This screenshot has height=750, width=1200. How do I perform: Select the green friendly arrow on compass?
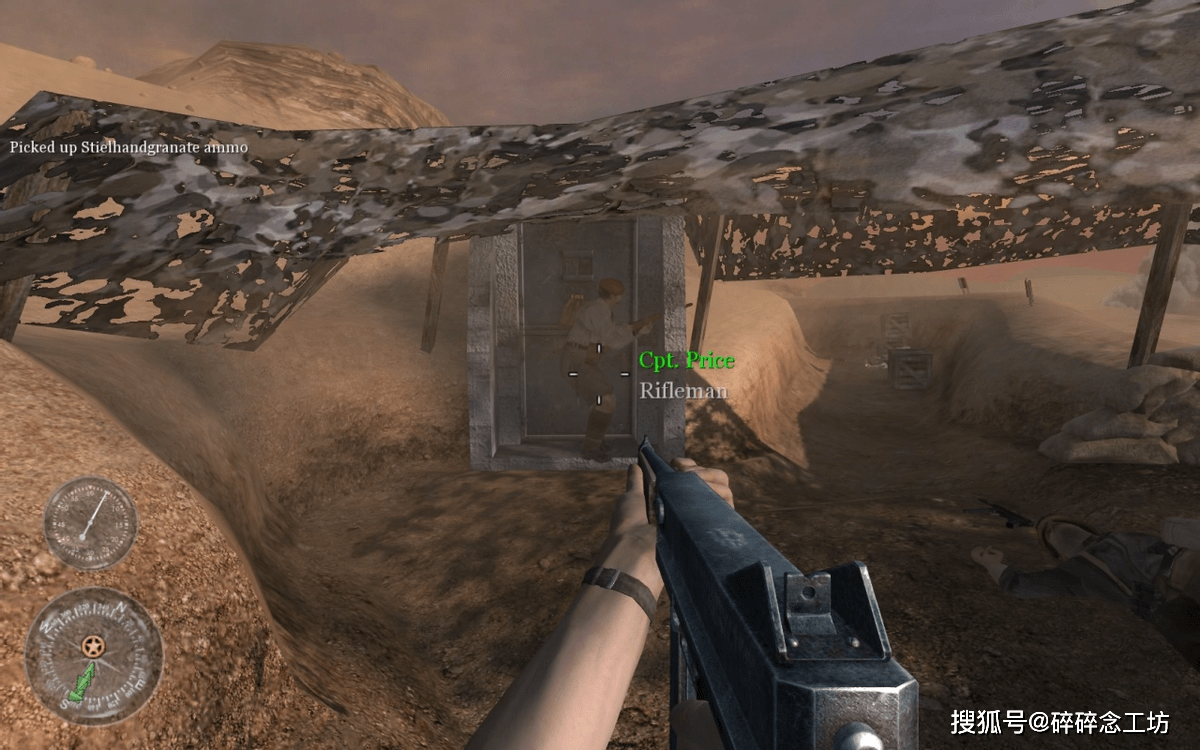pyautogui.click(x=80, y=687)
